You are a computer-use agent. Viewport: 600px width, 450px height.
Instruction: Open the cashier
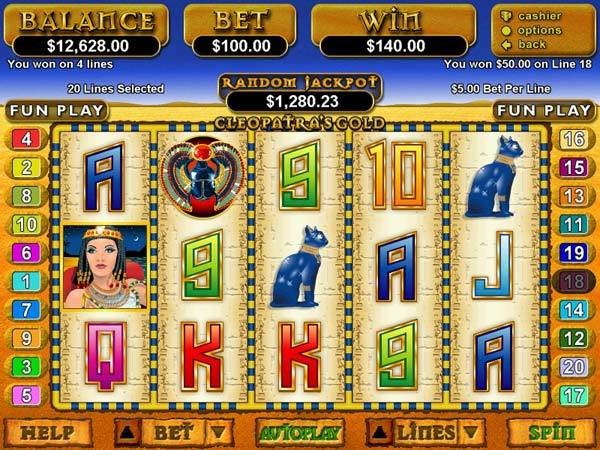point(538,16)
